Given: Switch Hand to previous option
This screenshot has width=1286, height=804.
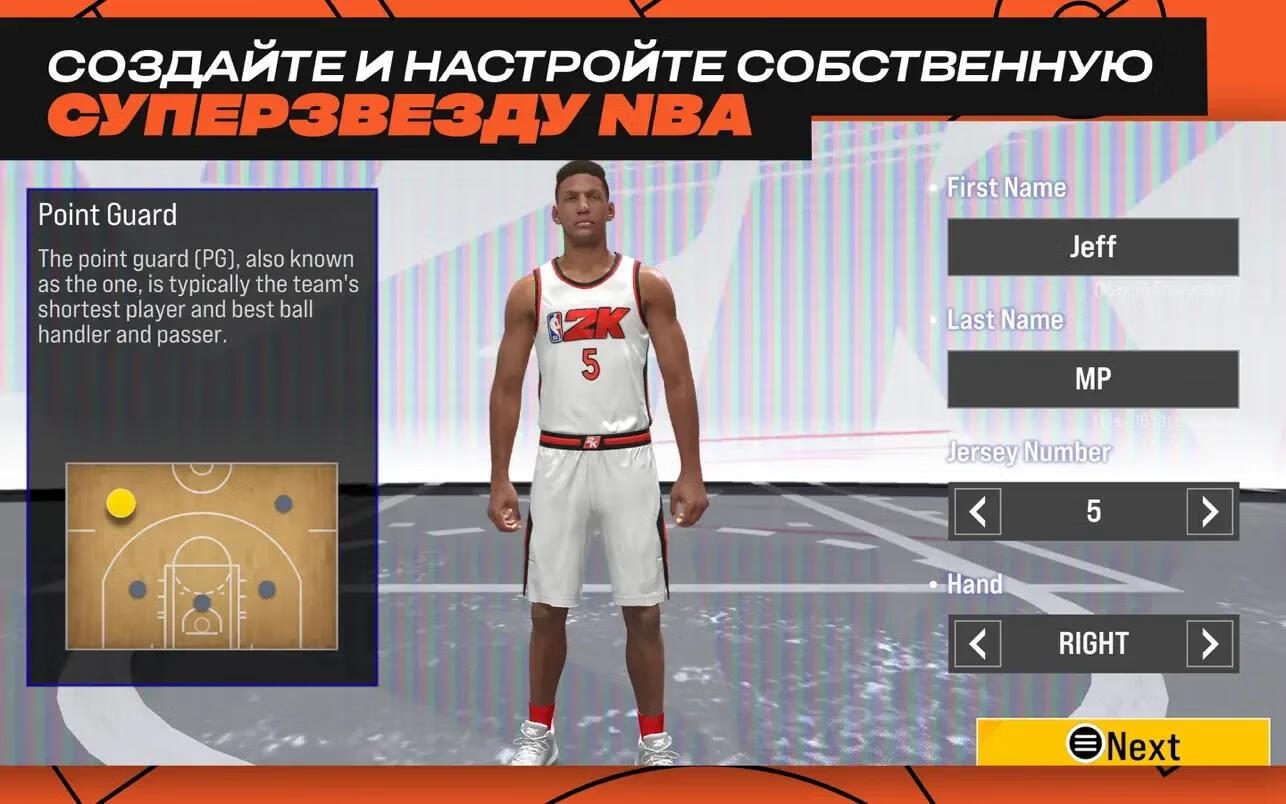Looking at the screenshot, I should (x=977, y=644).
